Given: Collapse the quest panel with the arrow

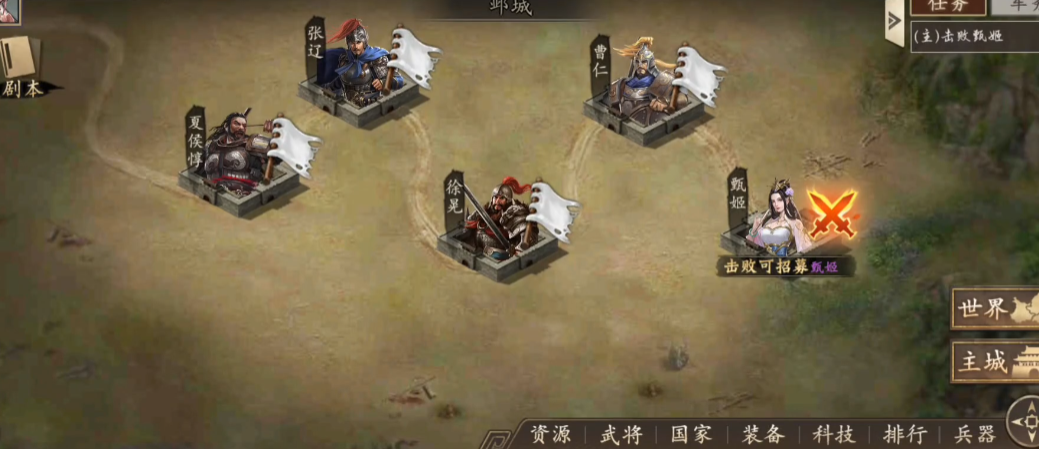Looking at the screenshot, I should [x=894, y=22].
